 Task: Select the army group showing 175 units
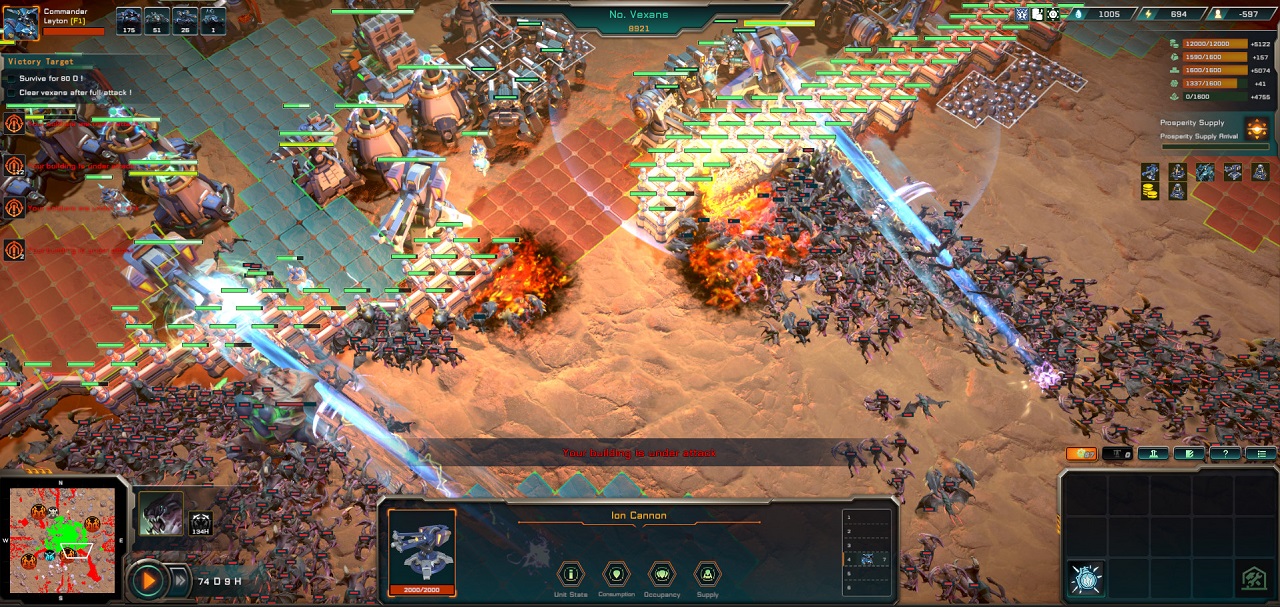[x=129, y=20]
